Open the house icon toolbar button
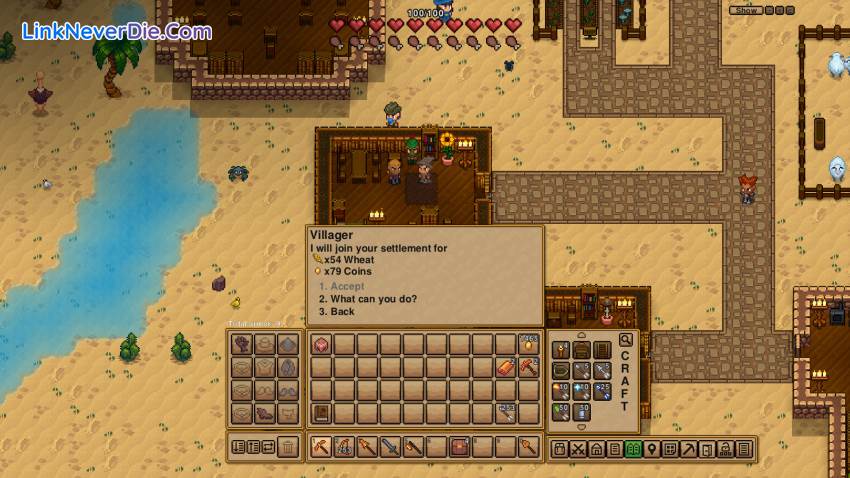 coord(596,449)
